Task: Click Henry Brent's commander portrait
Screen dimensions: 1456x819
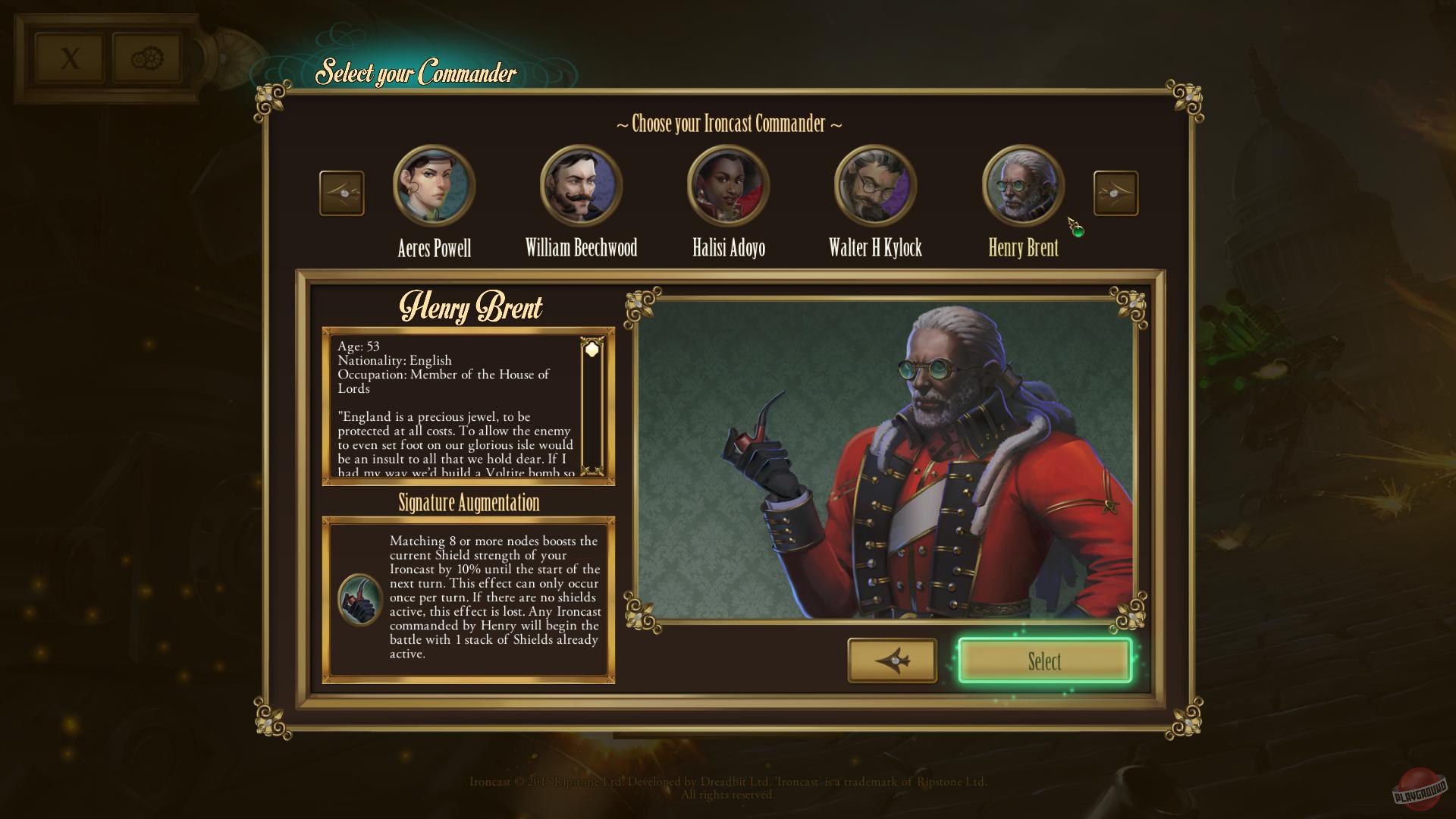Action: [1021, 184]
